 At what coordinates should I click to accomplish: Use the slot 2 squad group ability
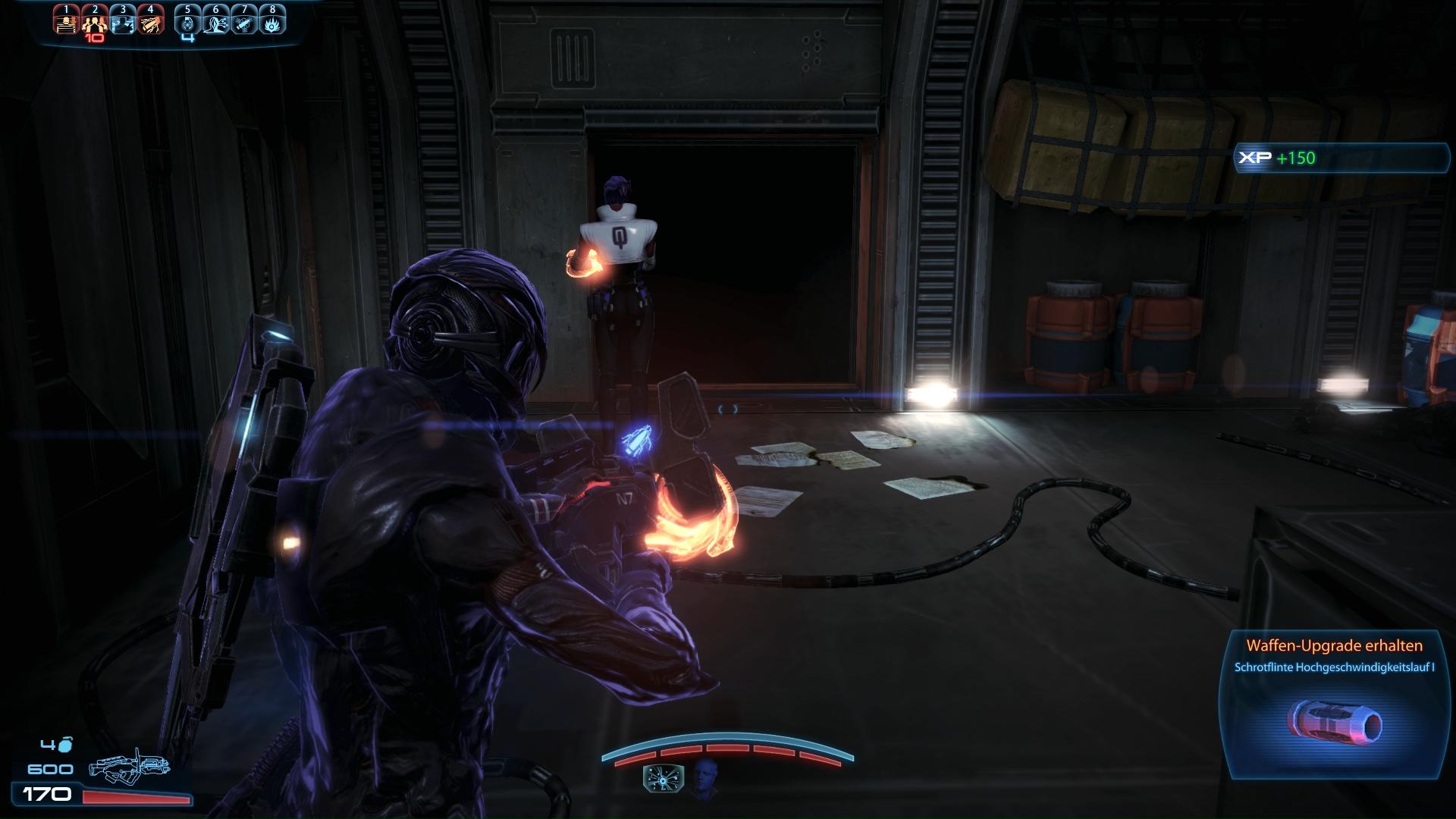coord(95,24)
